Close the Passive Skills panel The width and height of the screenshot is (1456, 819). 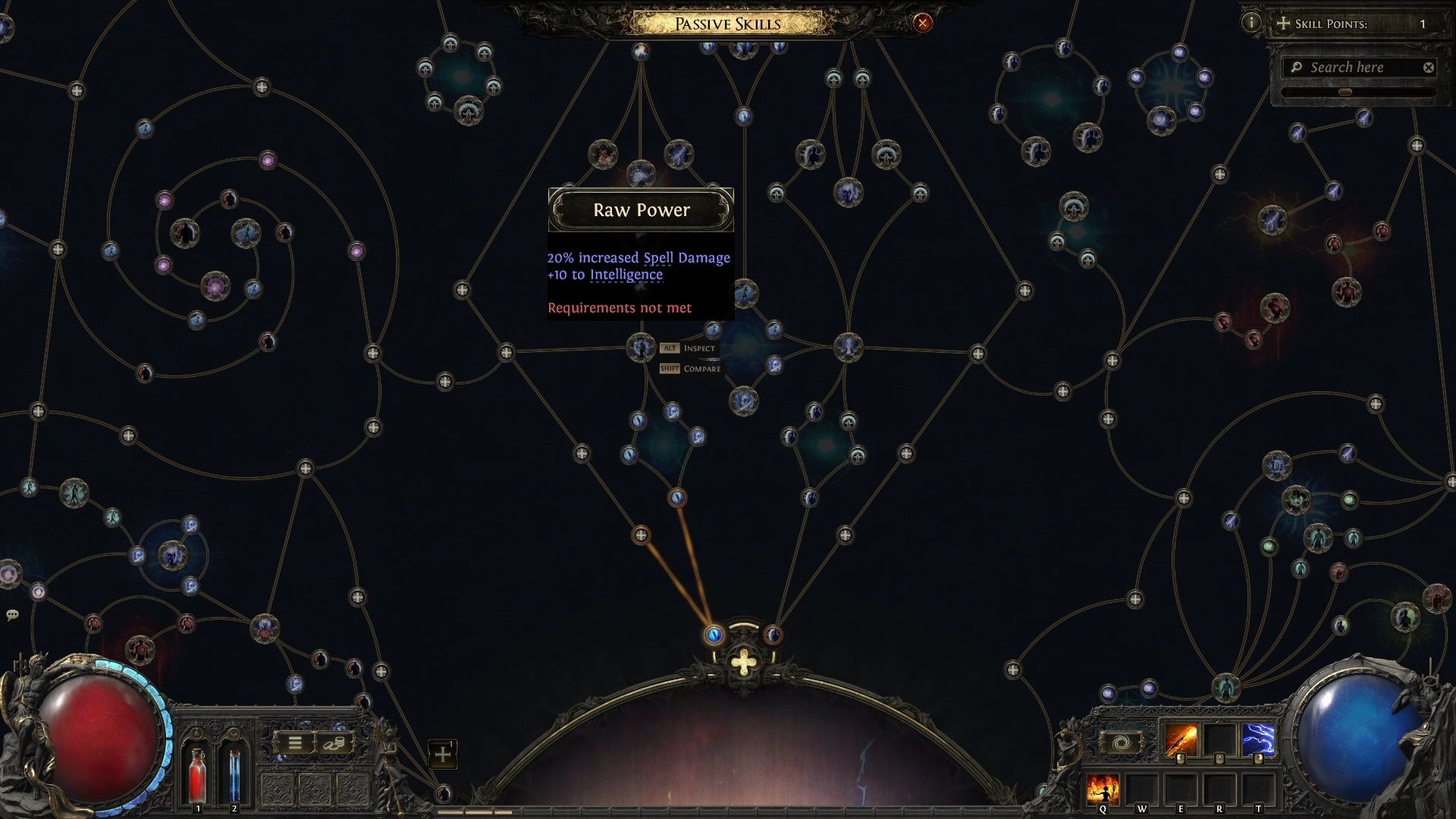tap(922, 23)
